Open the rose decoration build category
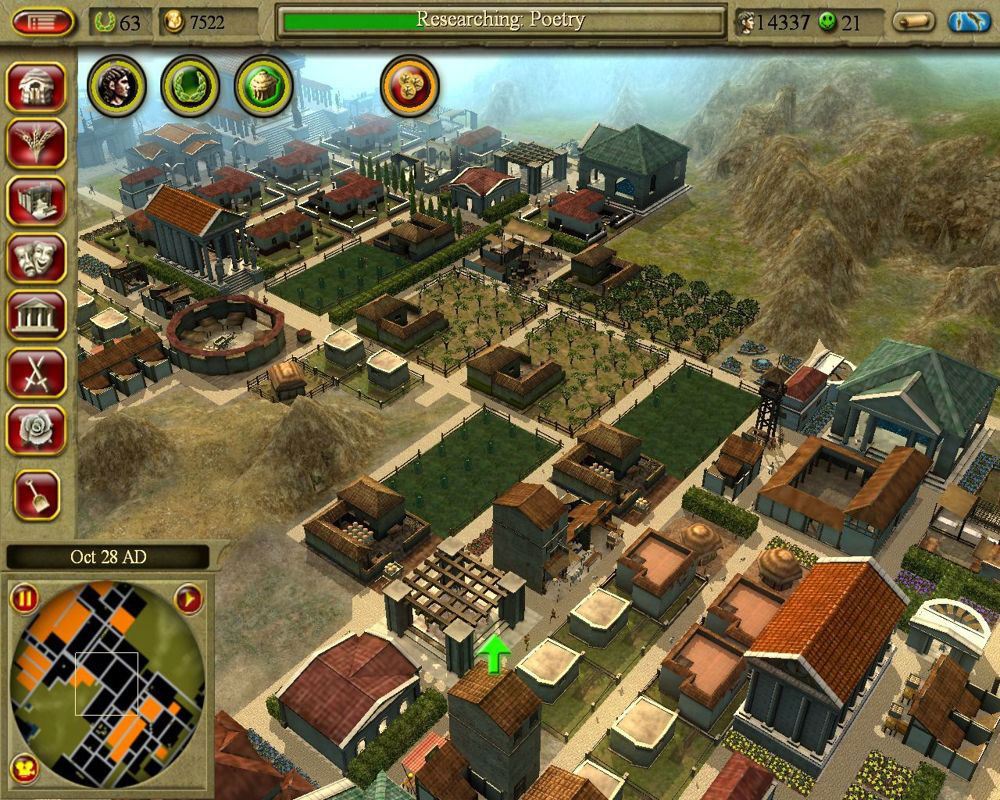This screenshot has height=800, width=1000. [x=37, y=430]
